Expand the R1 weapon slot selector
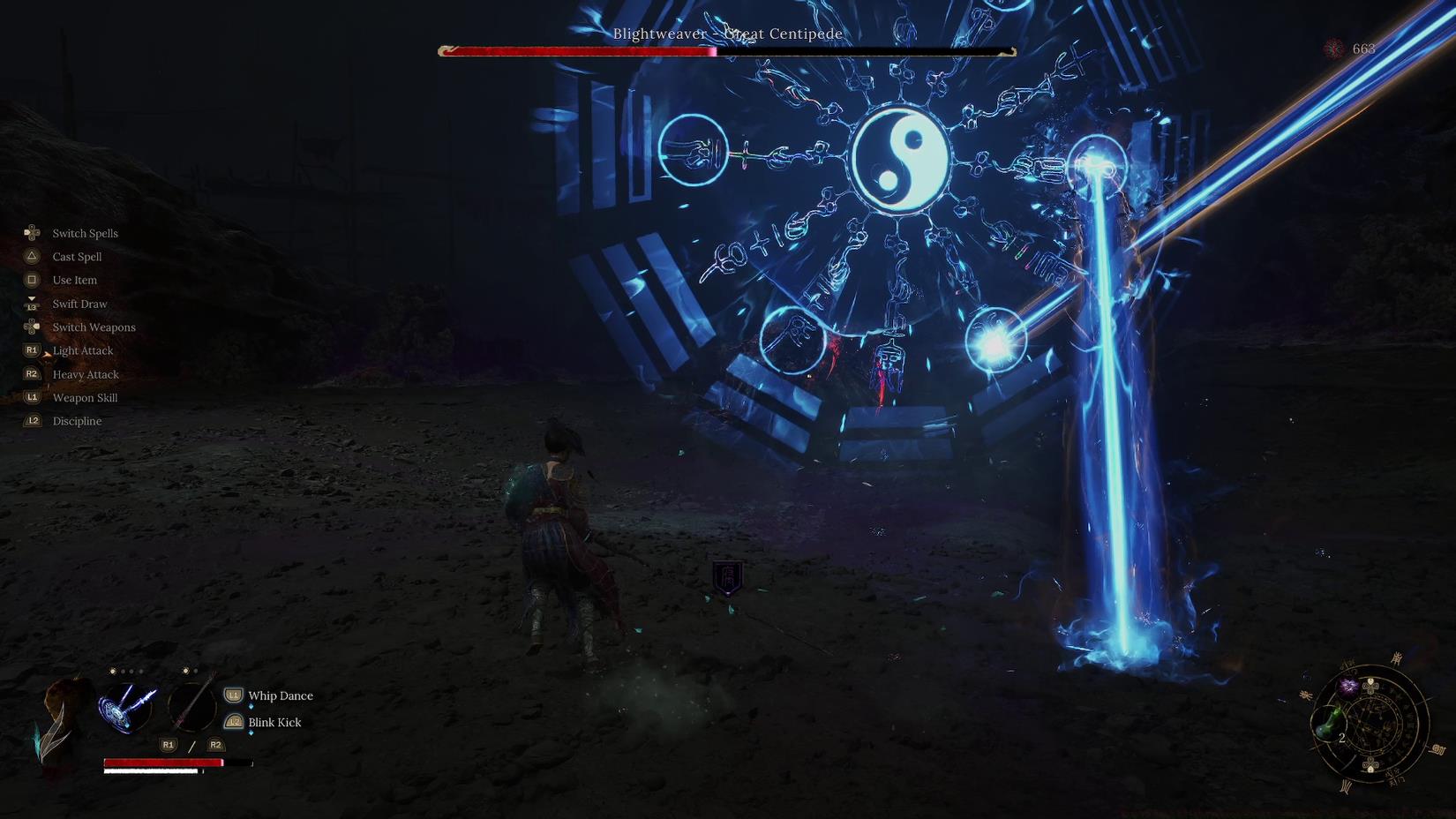This screenshot has height=819, width=1456. pos(168,745)
